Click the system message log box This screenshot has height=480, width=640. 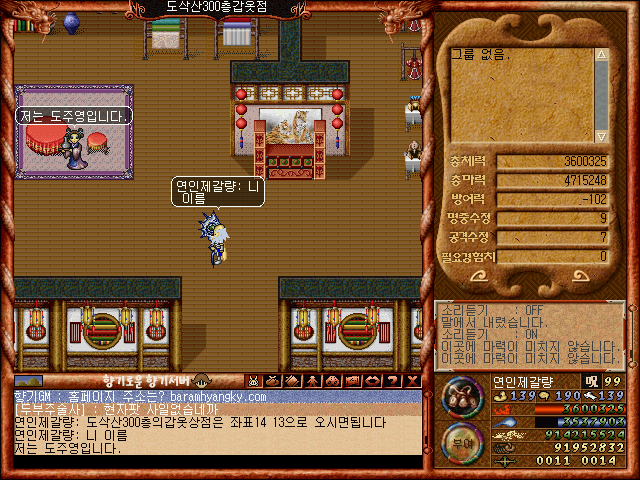pos(530,338)
